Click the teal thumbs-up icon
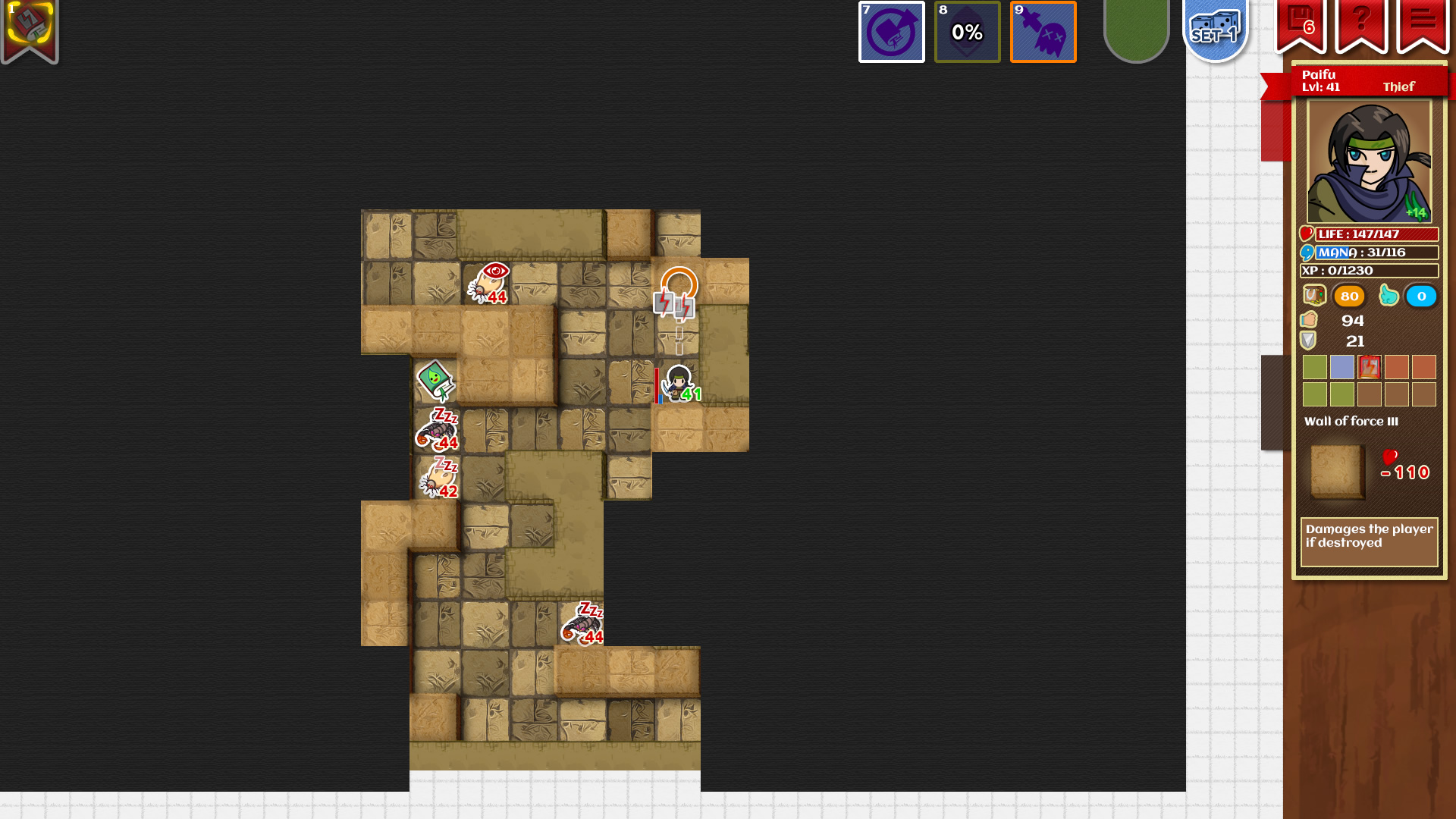1456x819 pixels. point(1390,296)
